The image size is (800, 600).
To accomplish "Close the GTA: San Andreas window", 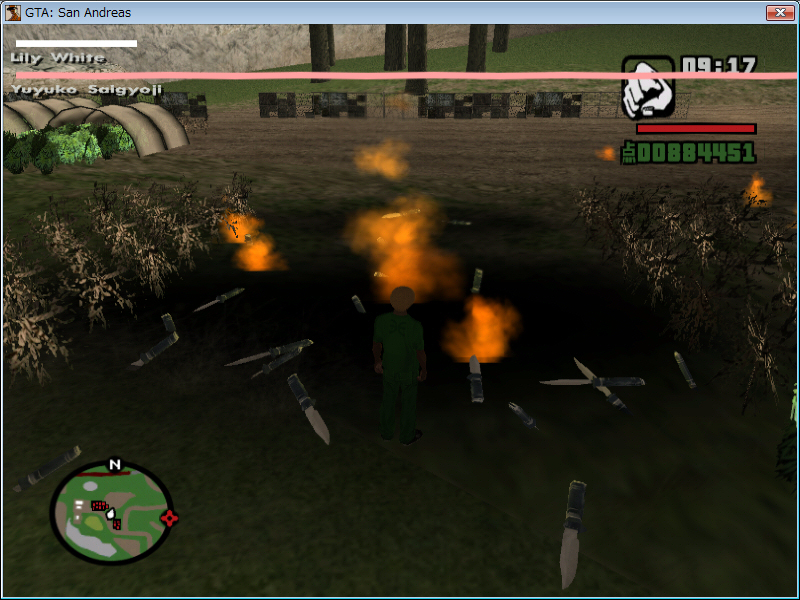I will point(779,12).
